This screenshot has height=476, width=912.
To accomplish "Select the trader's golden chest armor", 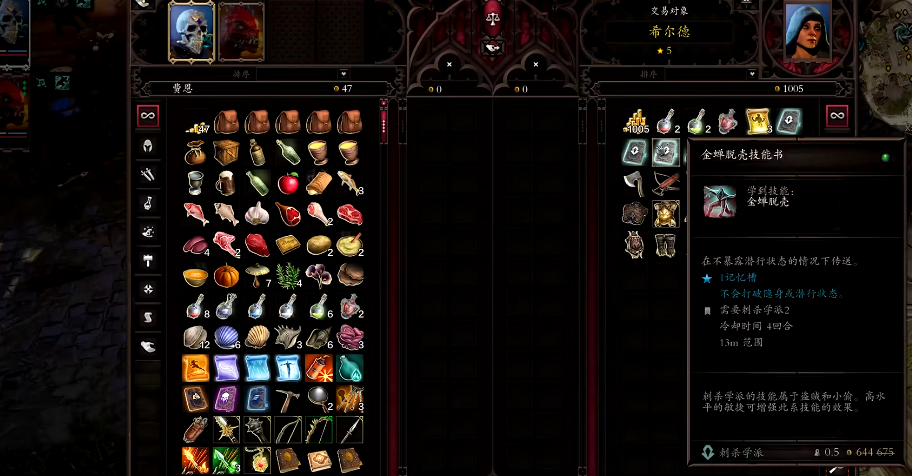I will (x=665, y=213).
